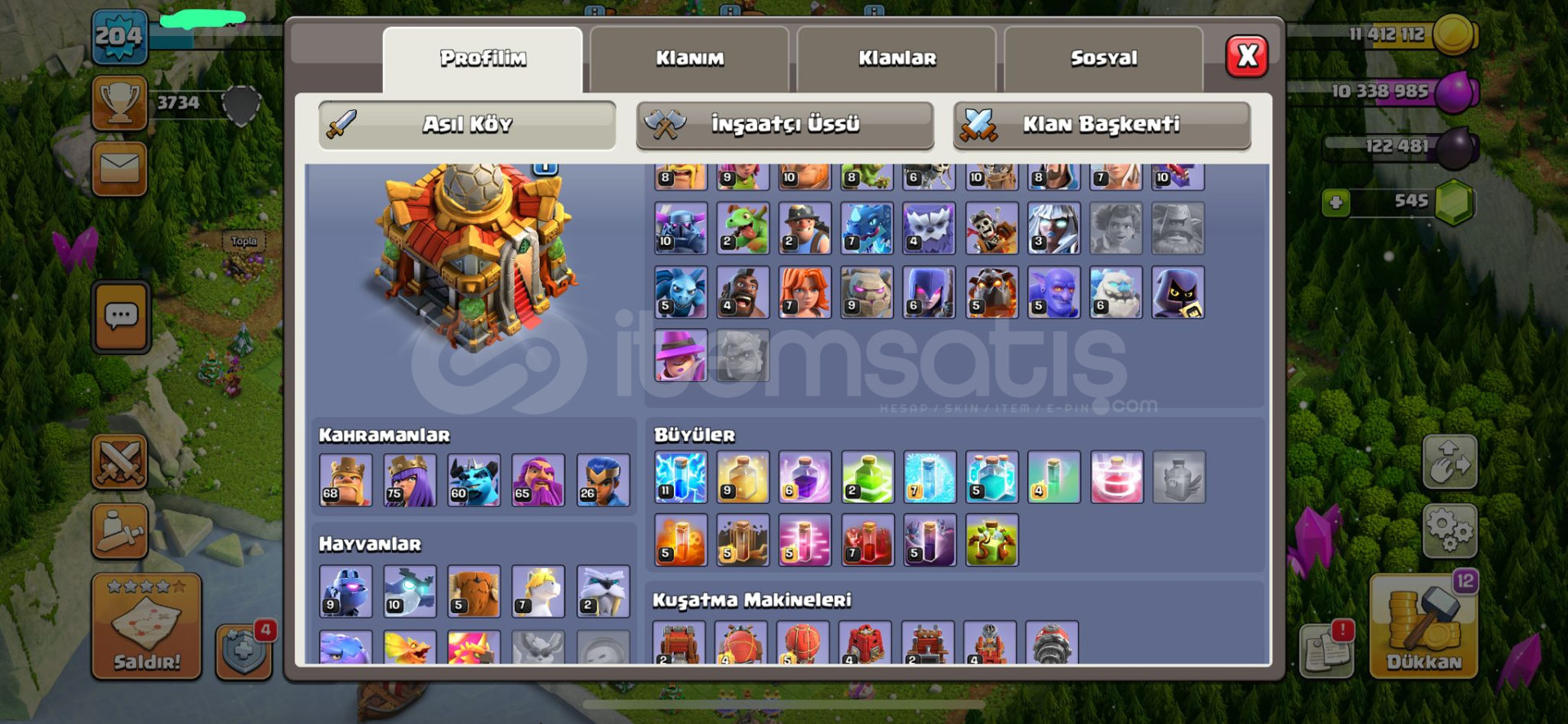Open the in-game mail inbox
Screen dimensions: 1568x724
pyautogui.click(x=121, y=169)
